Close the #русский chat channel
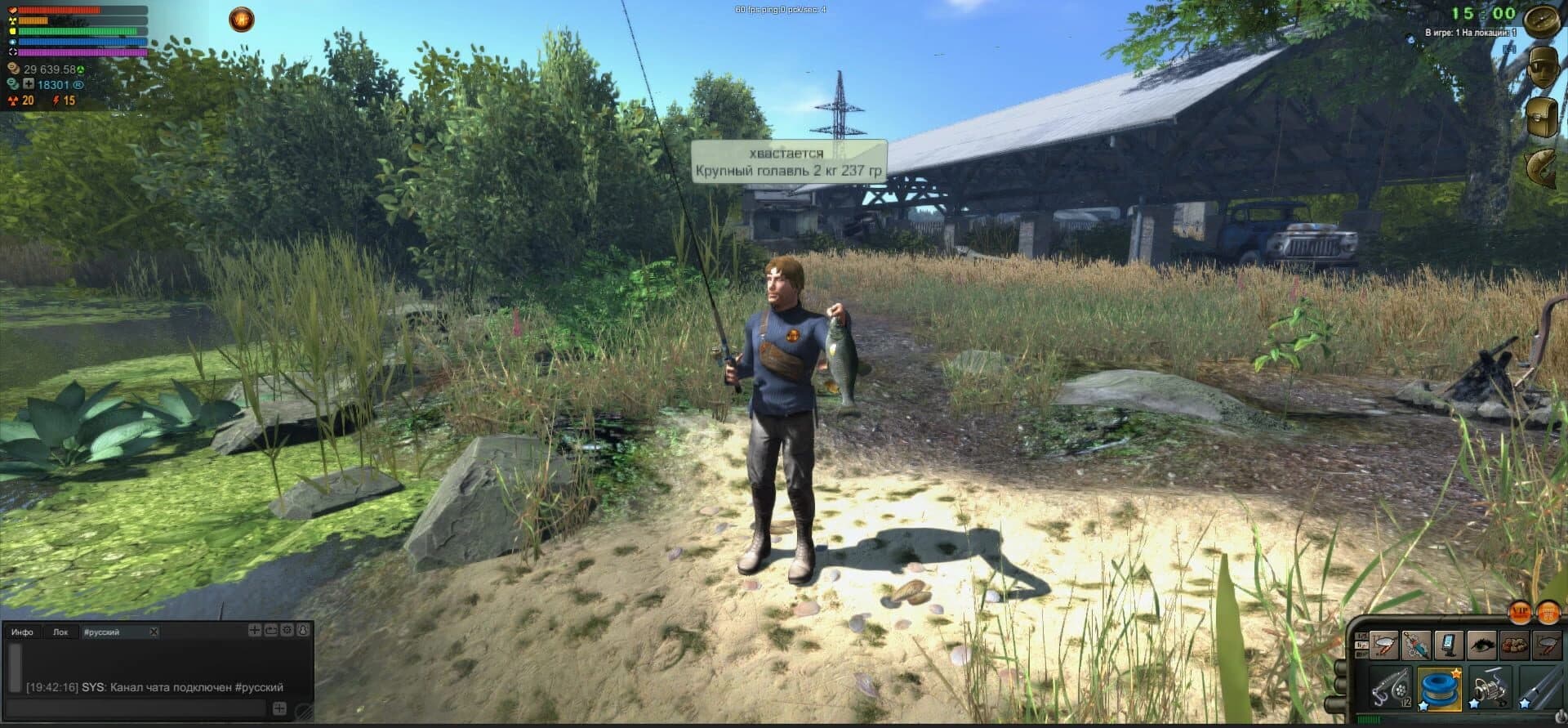 click(x=154, y=632)
